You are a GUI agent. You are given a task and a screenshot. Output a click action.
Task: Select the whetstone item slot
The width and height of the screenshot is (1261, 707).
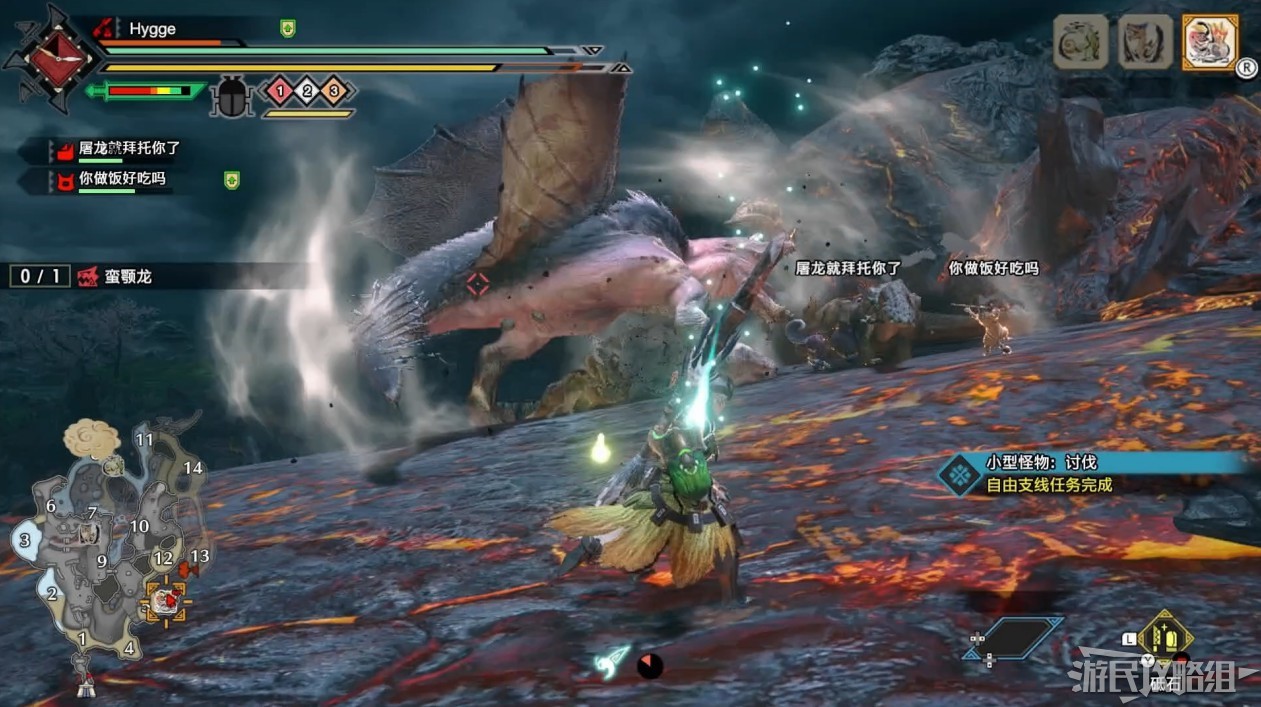[1164, 636]
